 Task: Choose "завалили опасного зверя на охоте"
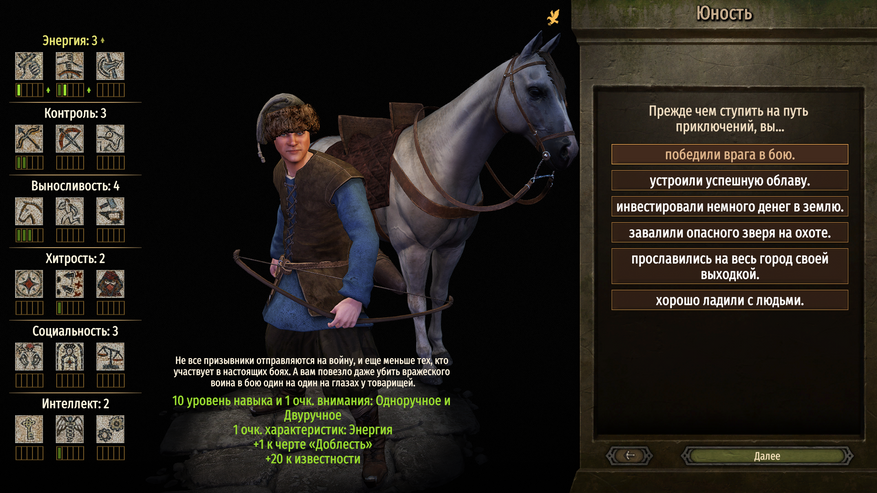click(x=730, y=233)
